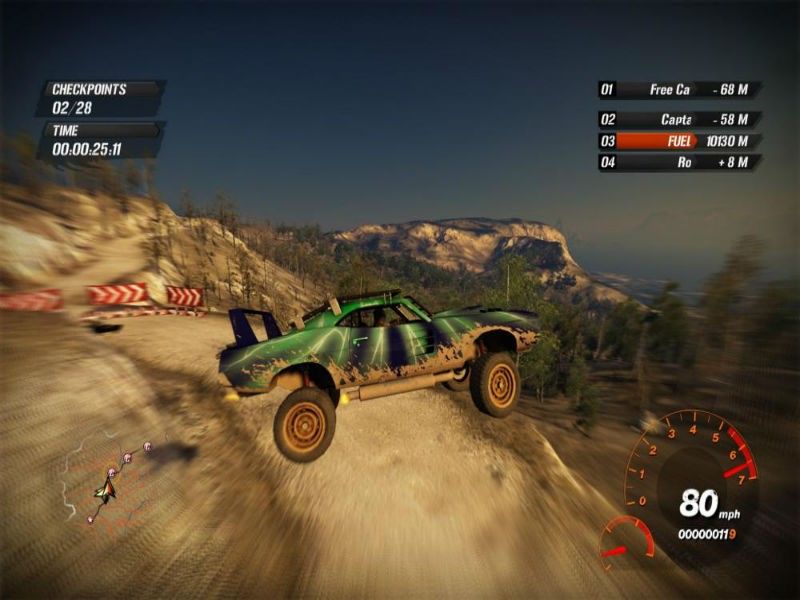Click the highlighted FUEL leaderboard row
800x600 pixels.
pyautogui.click(x=679, y=141)
